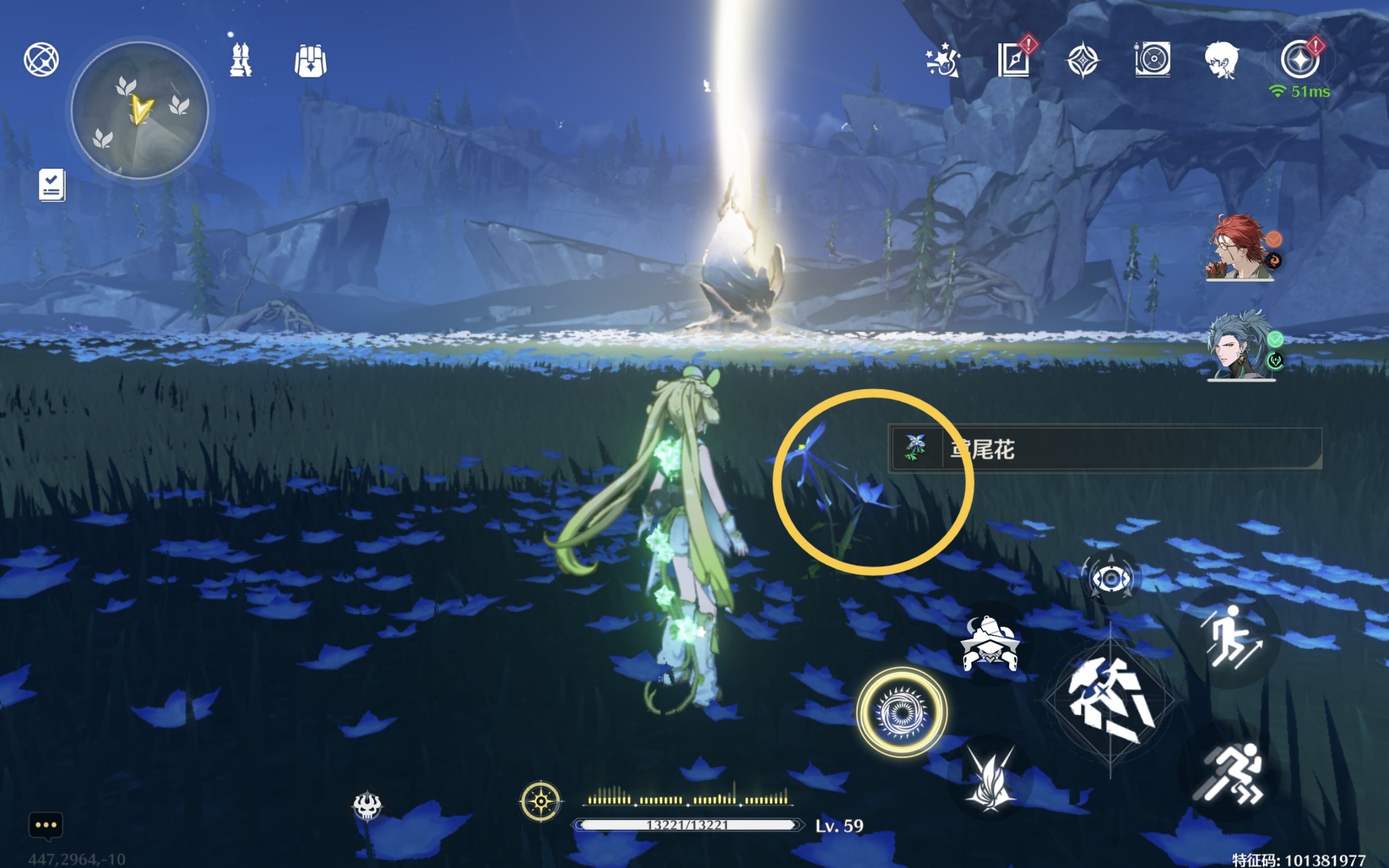Open the chess pieces team icon

click(240, 60)
